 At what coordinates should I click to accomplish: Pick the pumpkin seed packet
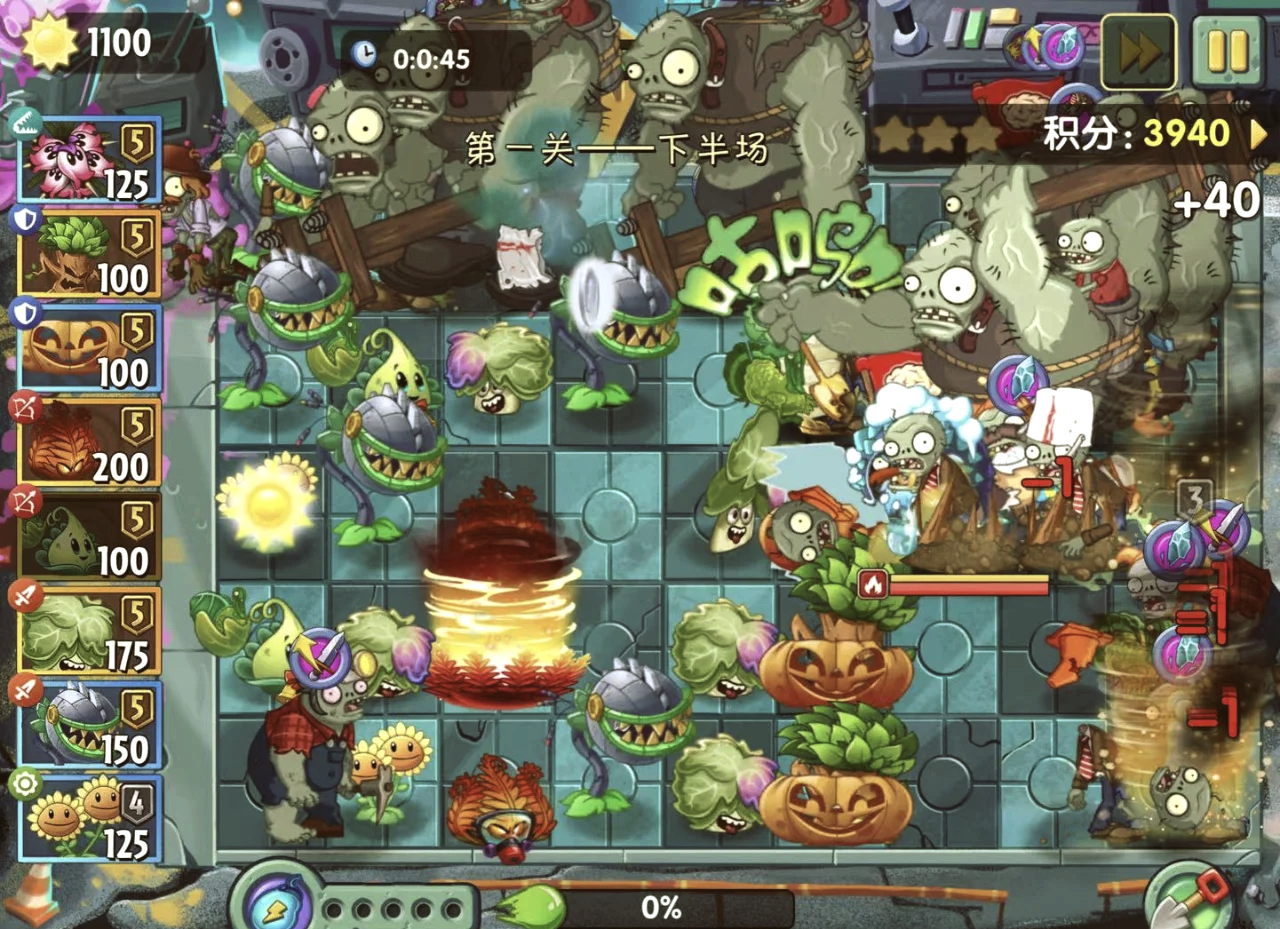pyautogui.click(x=90, y=348)
